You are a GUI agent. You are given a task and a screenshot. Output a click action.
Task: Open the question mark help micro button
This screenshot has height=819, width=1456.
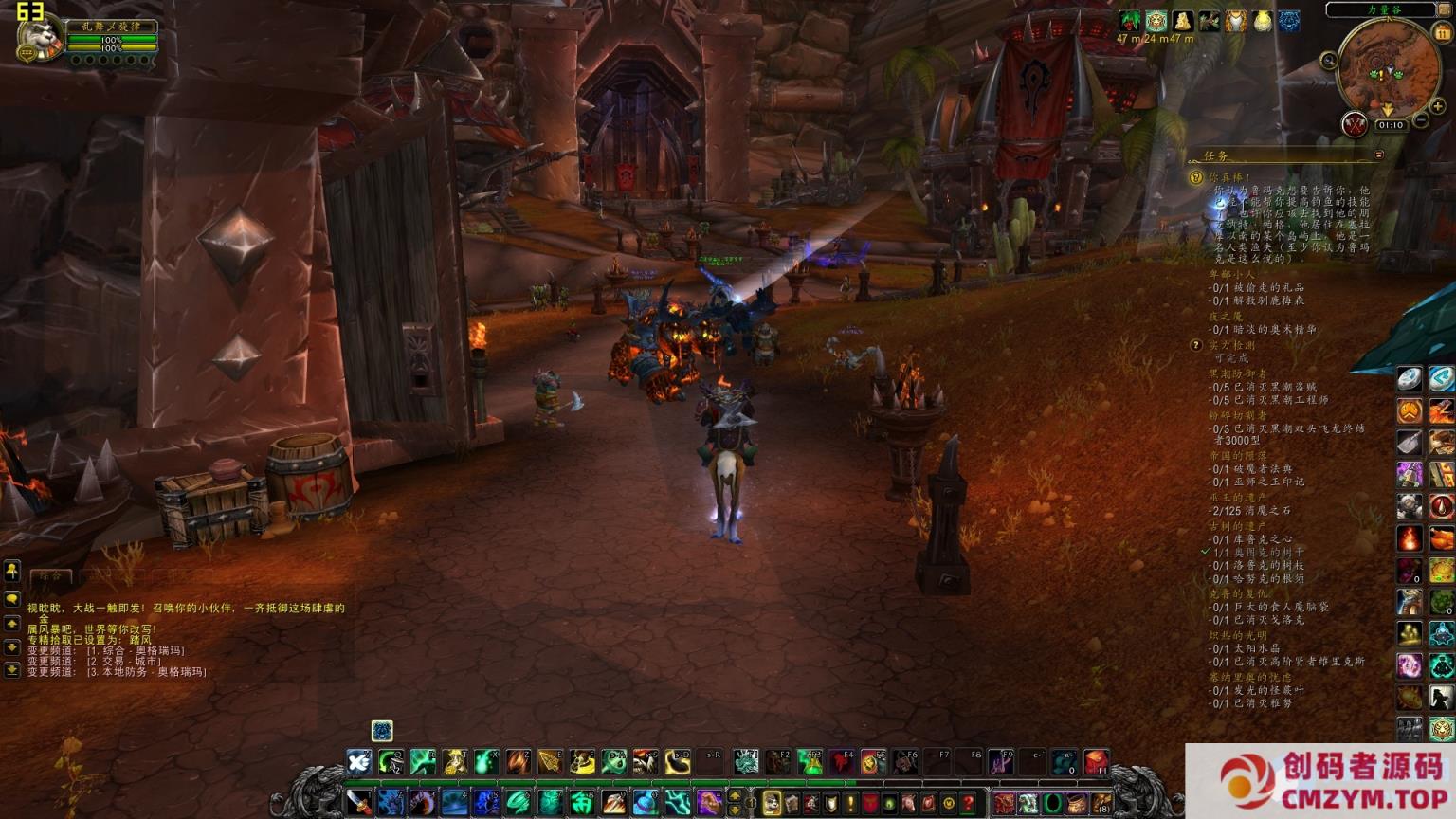(x=968, y=804)
